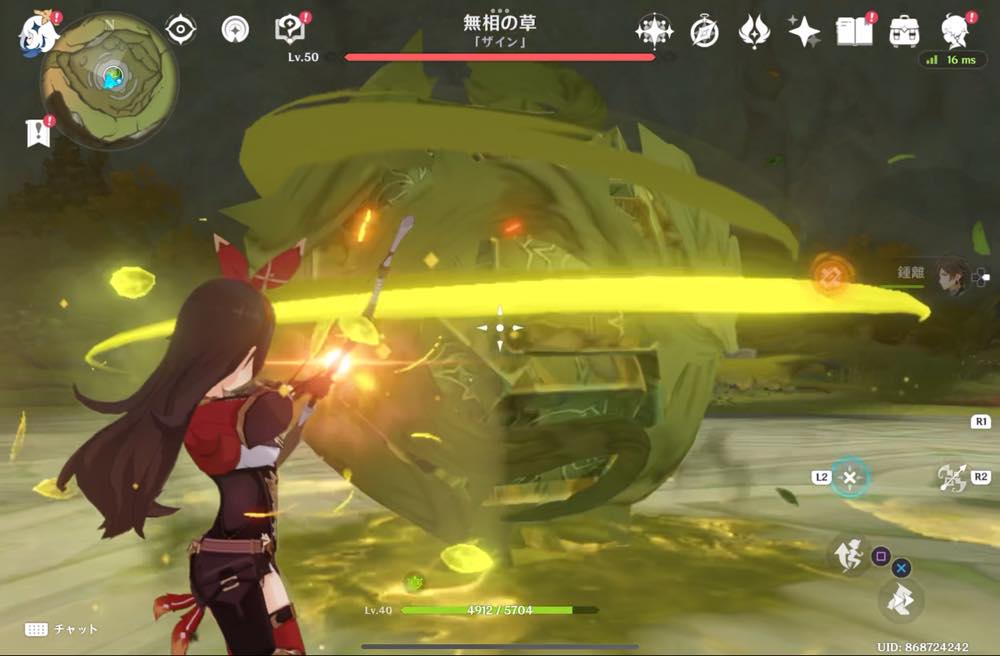Open the four-point star Battle Pass icon
Image resolution: width=1000 pixels, height=656 pixels.
803,32
